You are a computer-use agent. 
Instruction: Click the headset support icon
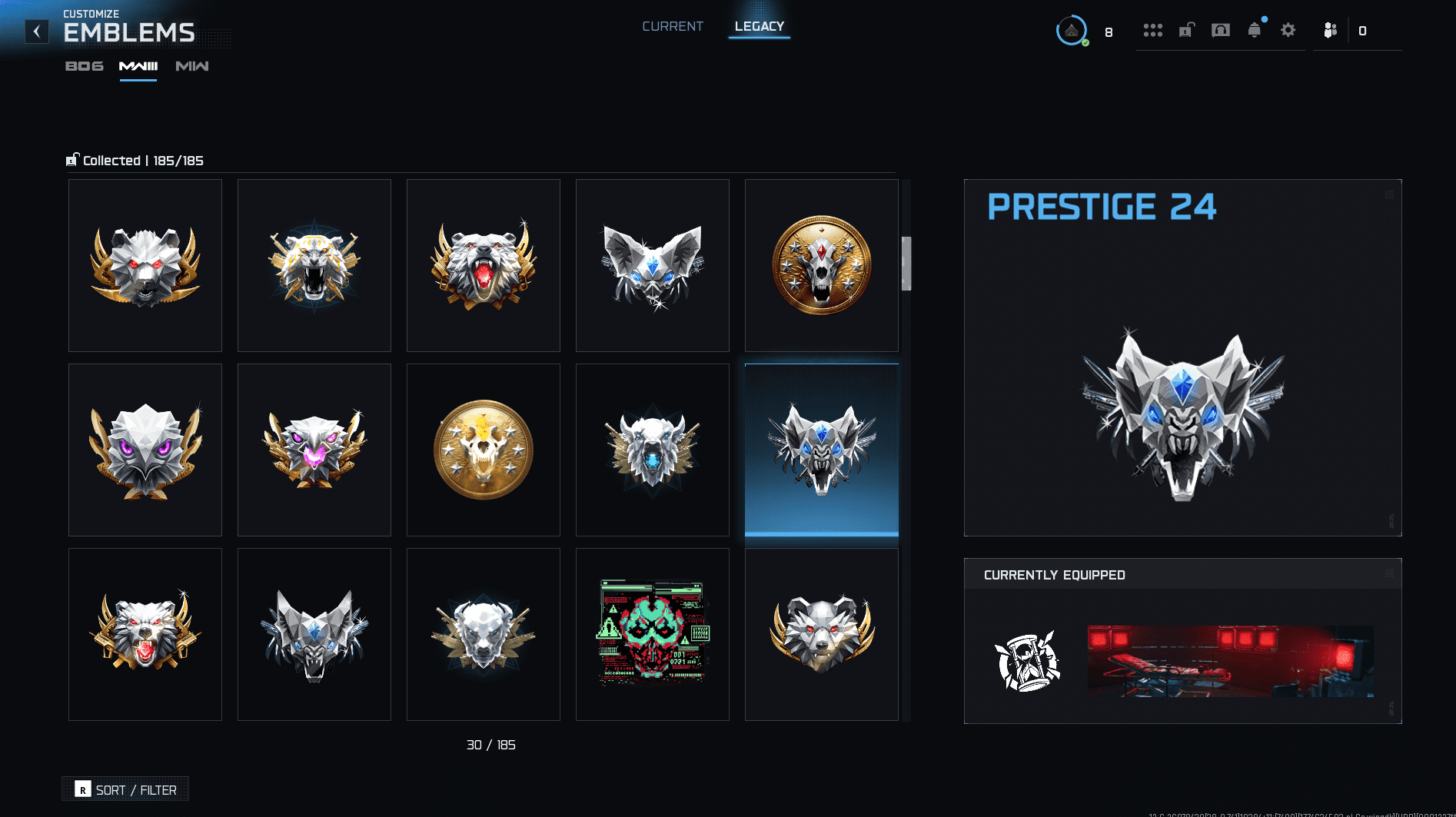pyautogui.click(x=1220, y=31)
